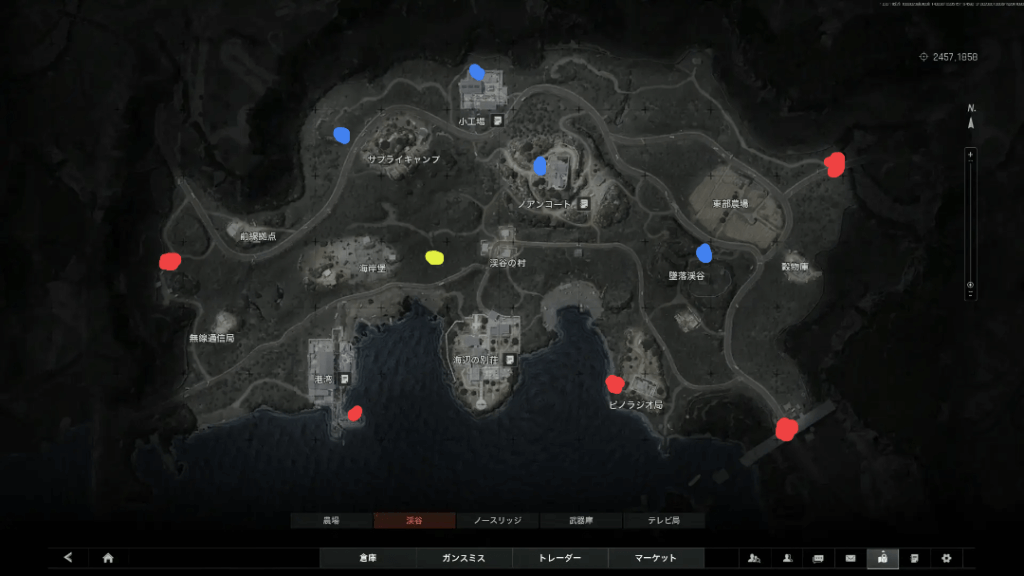
Task: Open the 海辺の別荘 location note icon
Action: [510, 359]
